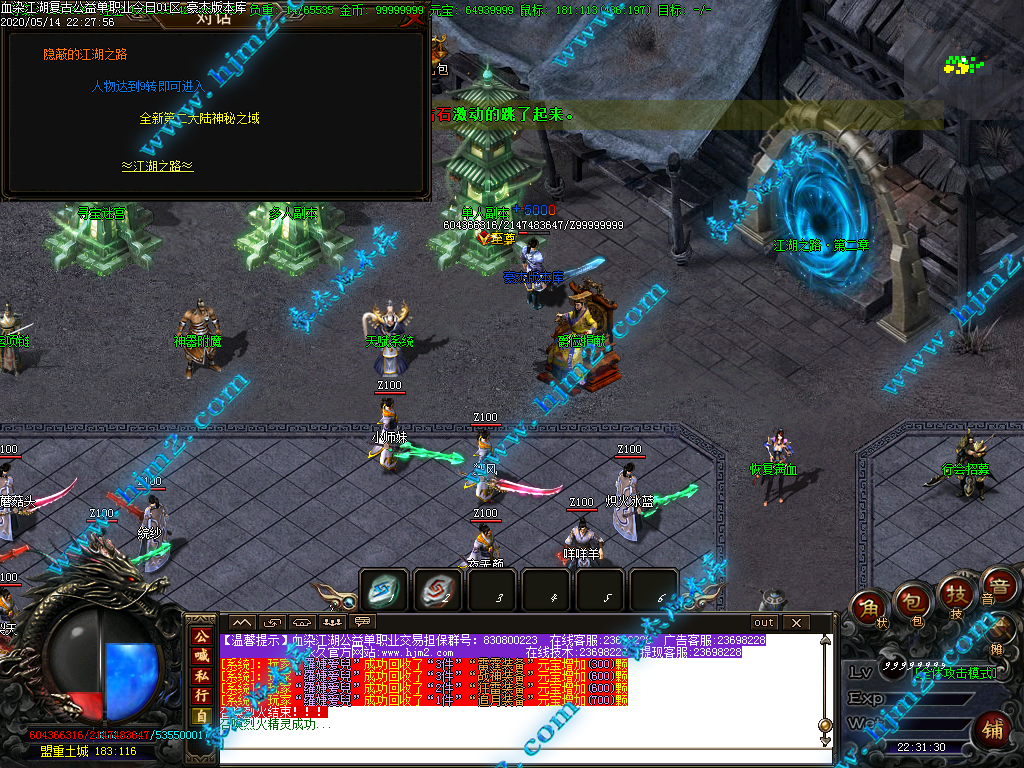The height and width of the screenshot is (768, 1024).
Task: Open the skills 技 button
Action: (955, 595)
